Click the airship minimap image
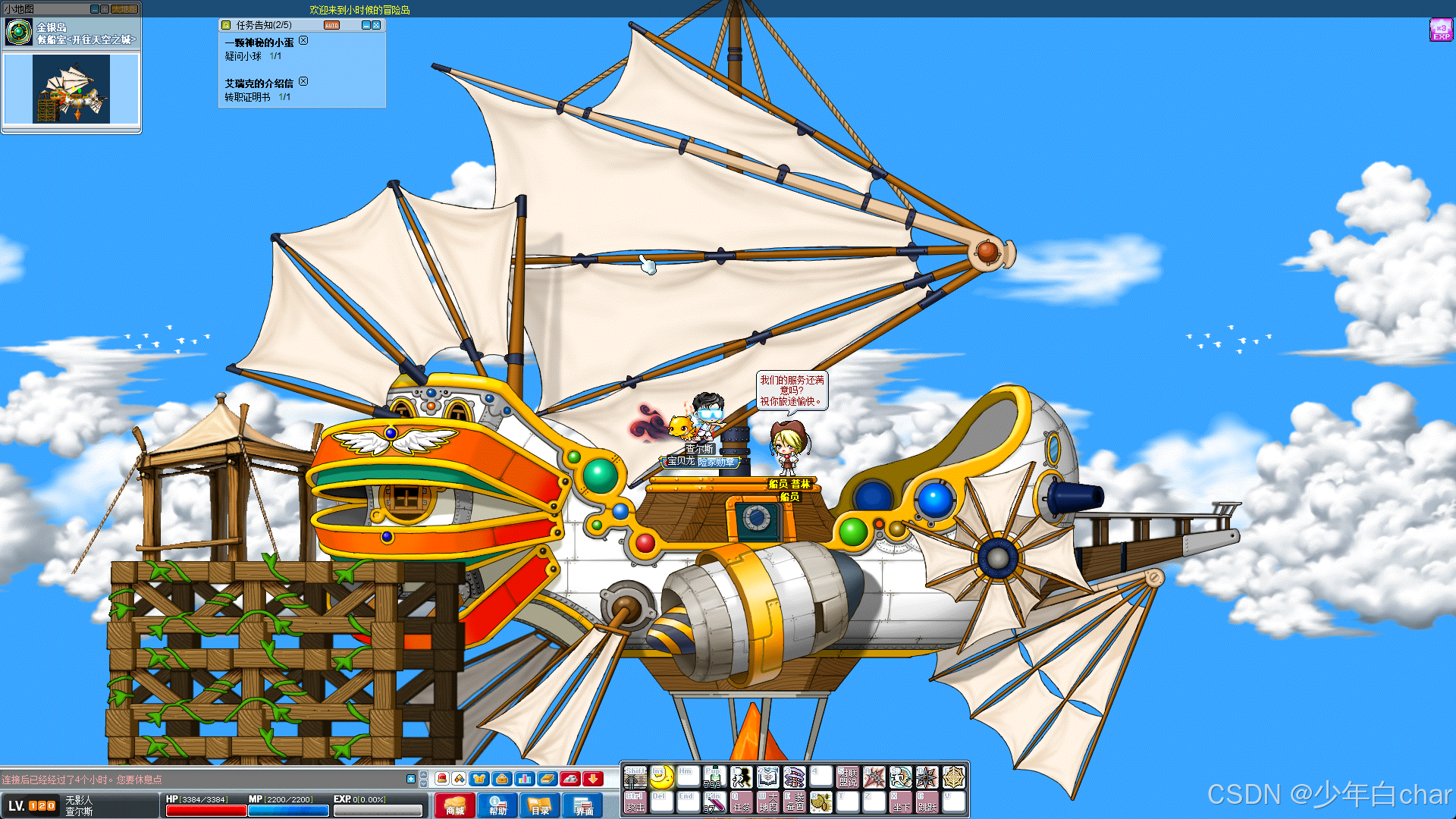This screenshot has width=1456, height=819. click(x=71, y=89)
